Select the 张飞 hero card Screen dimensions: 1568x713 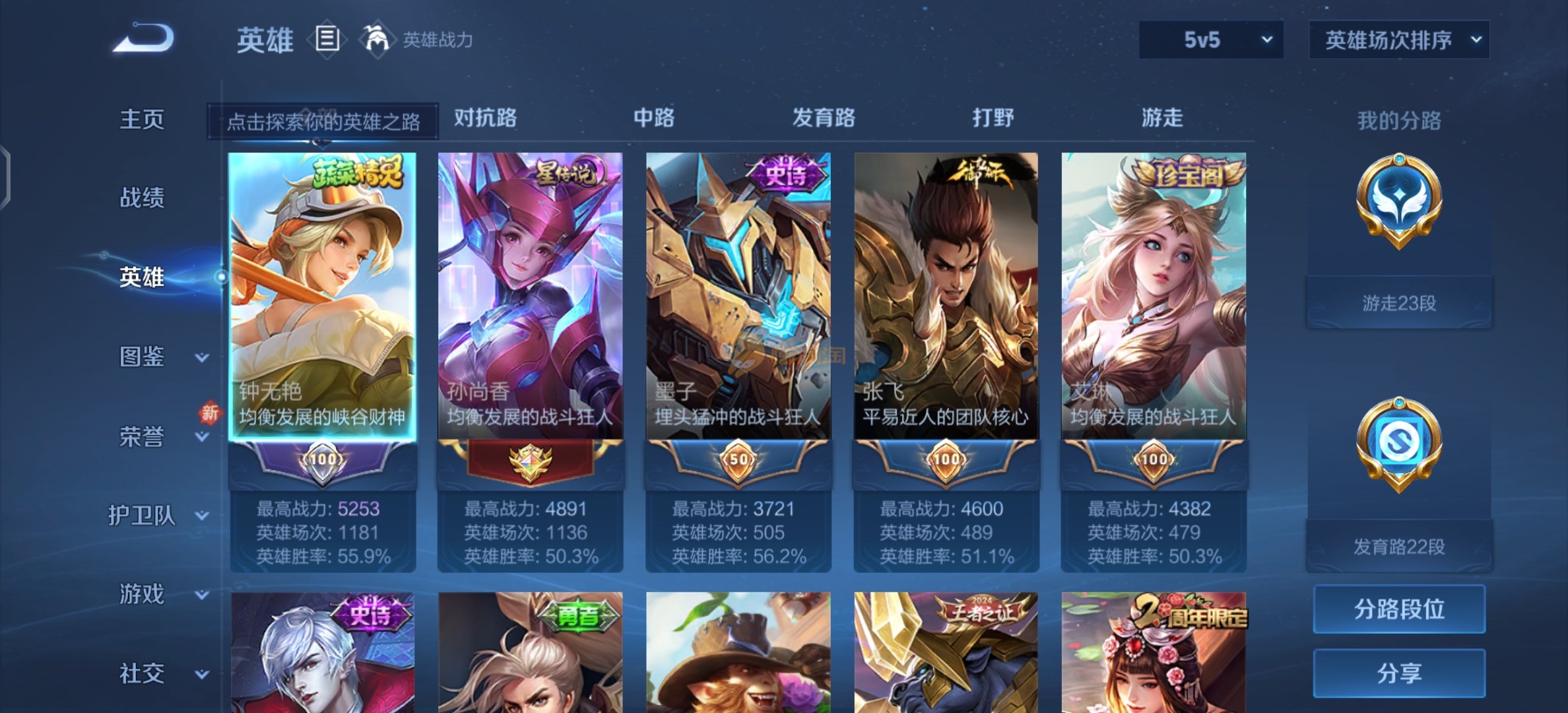pos(946,296)
